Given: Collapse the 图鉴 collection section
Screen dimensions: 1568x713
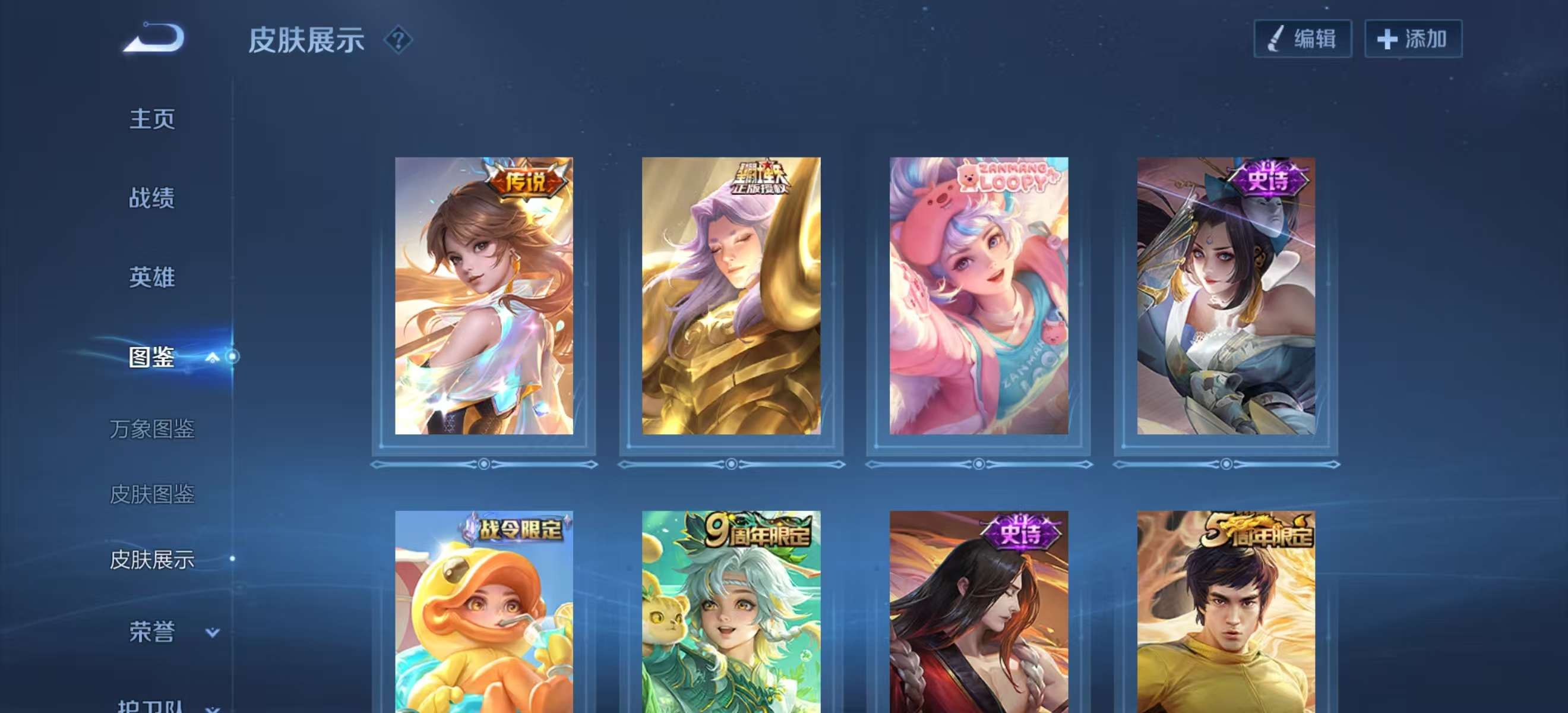Looking at the screenshot, I should click(212, 357).
